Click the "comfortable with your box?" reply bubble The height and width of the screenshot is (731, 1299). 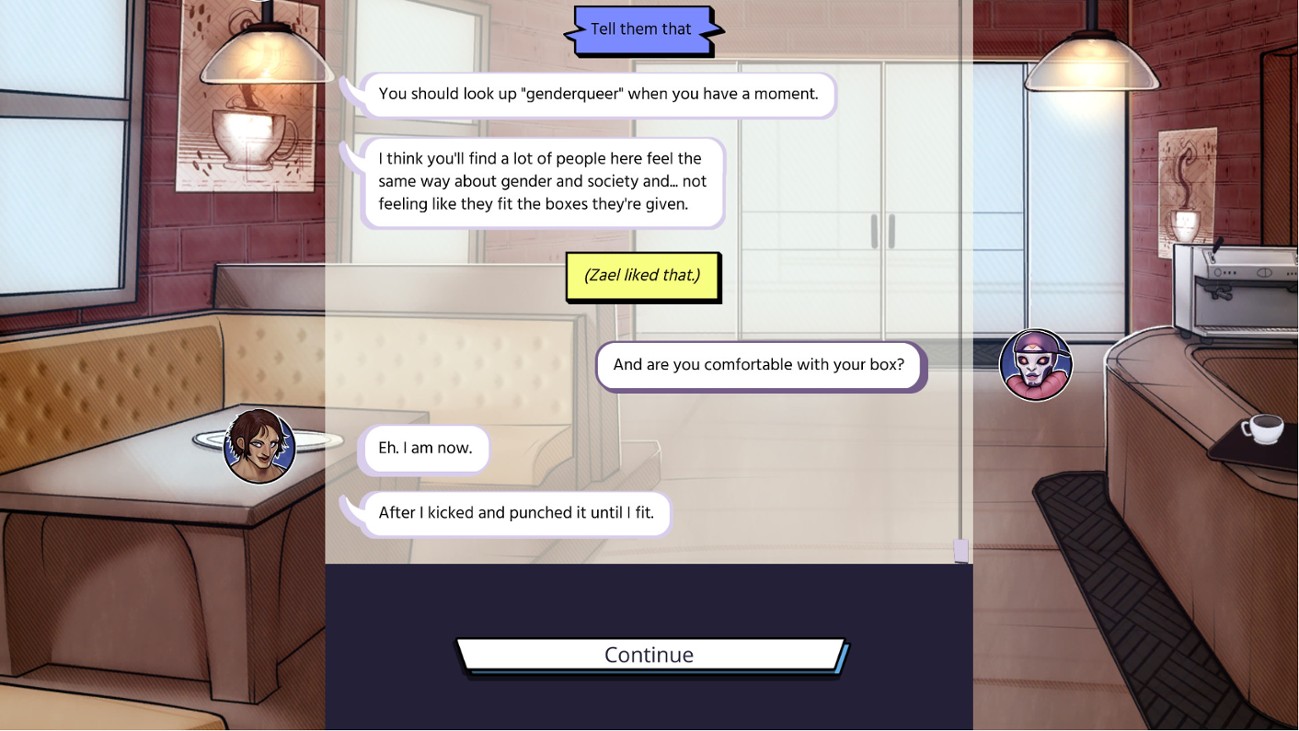[x=761, y=364]
